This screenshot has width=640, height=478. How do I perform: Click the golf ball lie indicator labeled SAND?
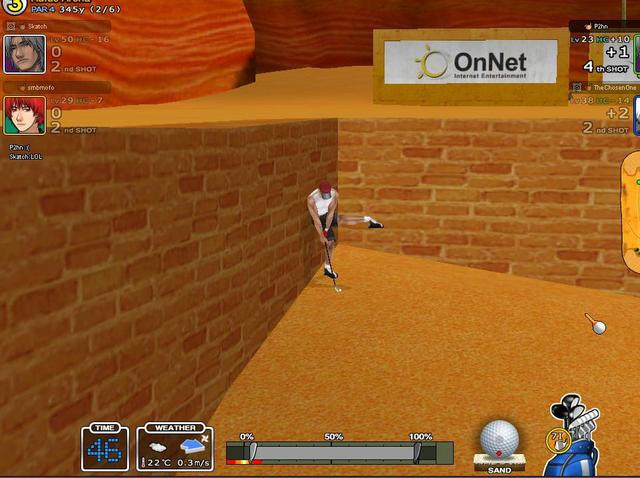click(499, 443)
